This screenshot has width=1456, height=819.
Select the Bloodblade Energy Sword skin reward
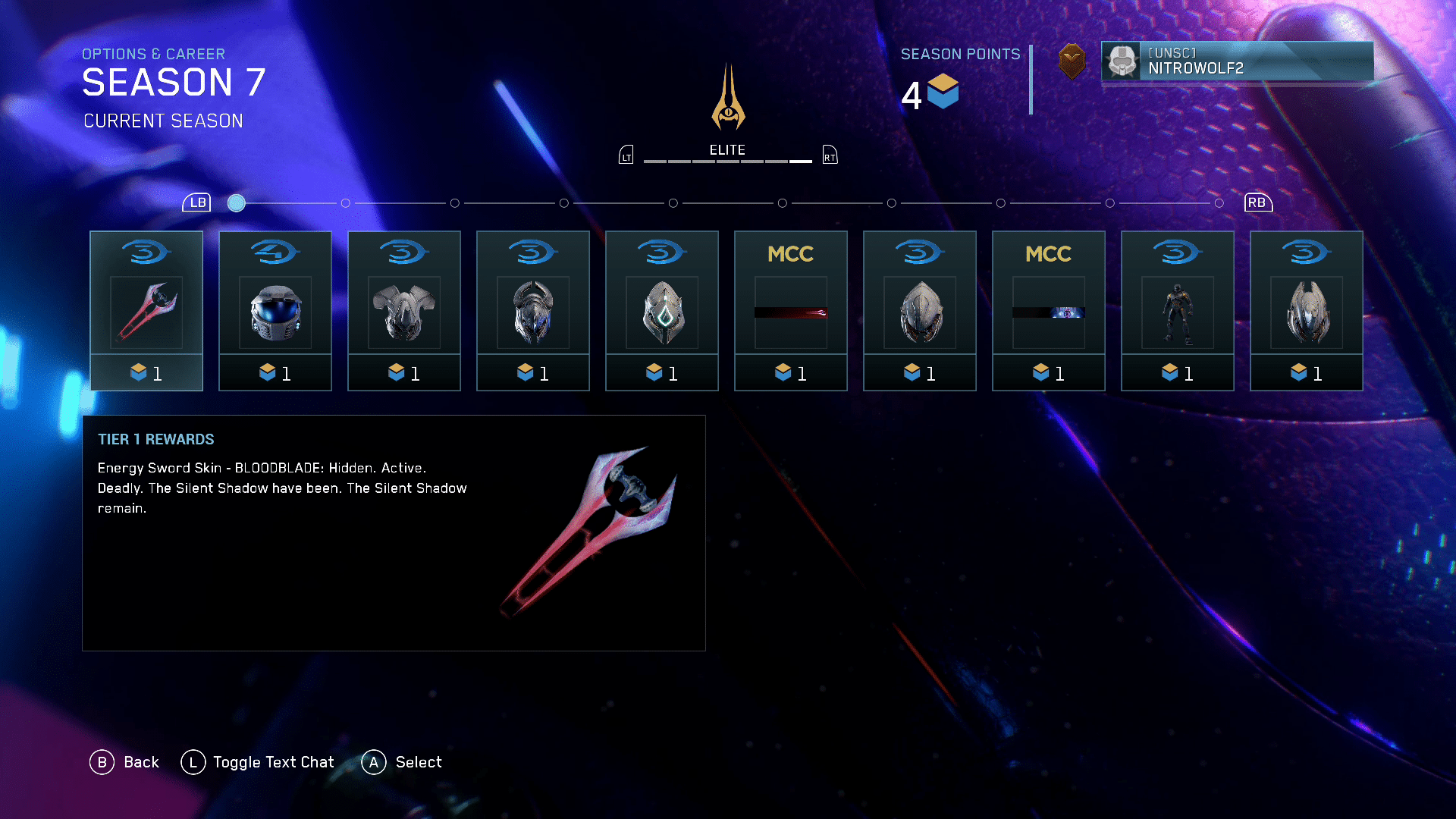tap(146, 311)
